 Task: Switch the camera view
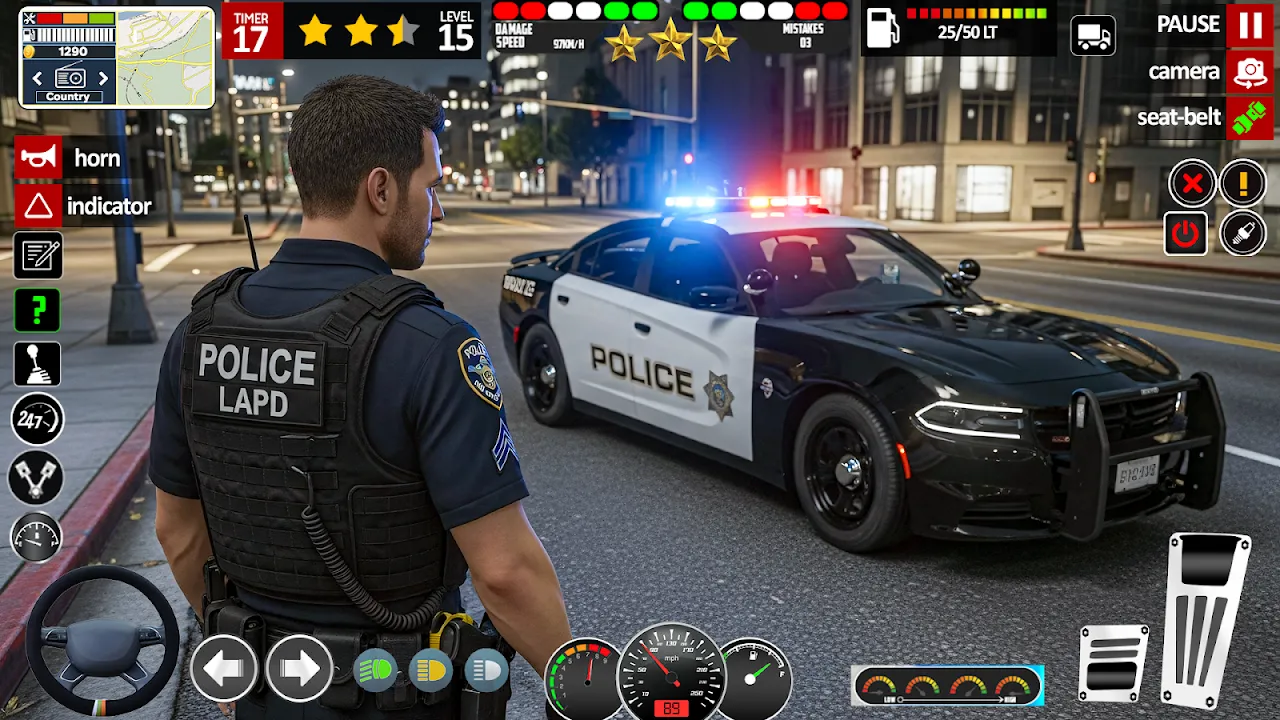point(1250,71)
